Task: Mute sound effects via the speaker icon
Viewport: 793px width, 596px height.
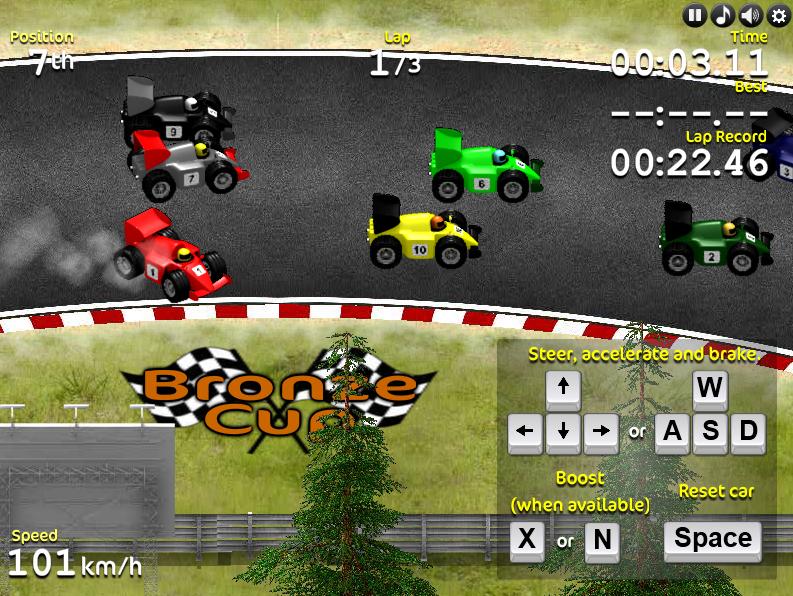Action: [750, 15]
